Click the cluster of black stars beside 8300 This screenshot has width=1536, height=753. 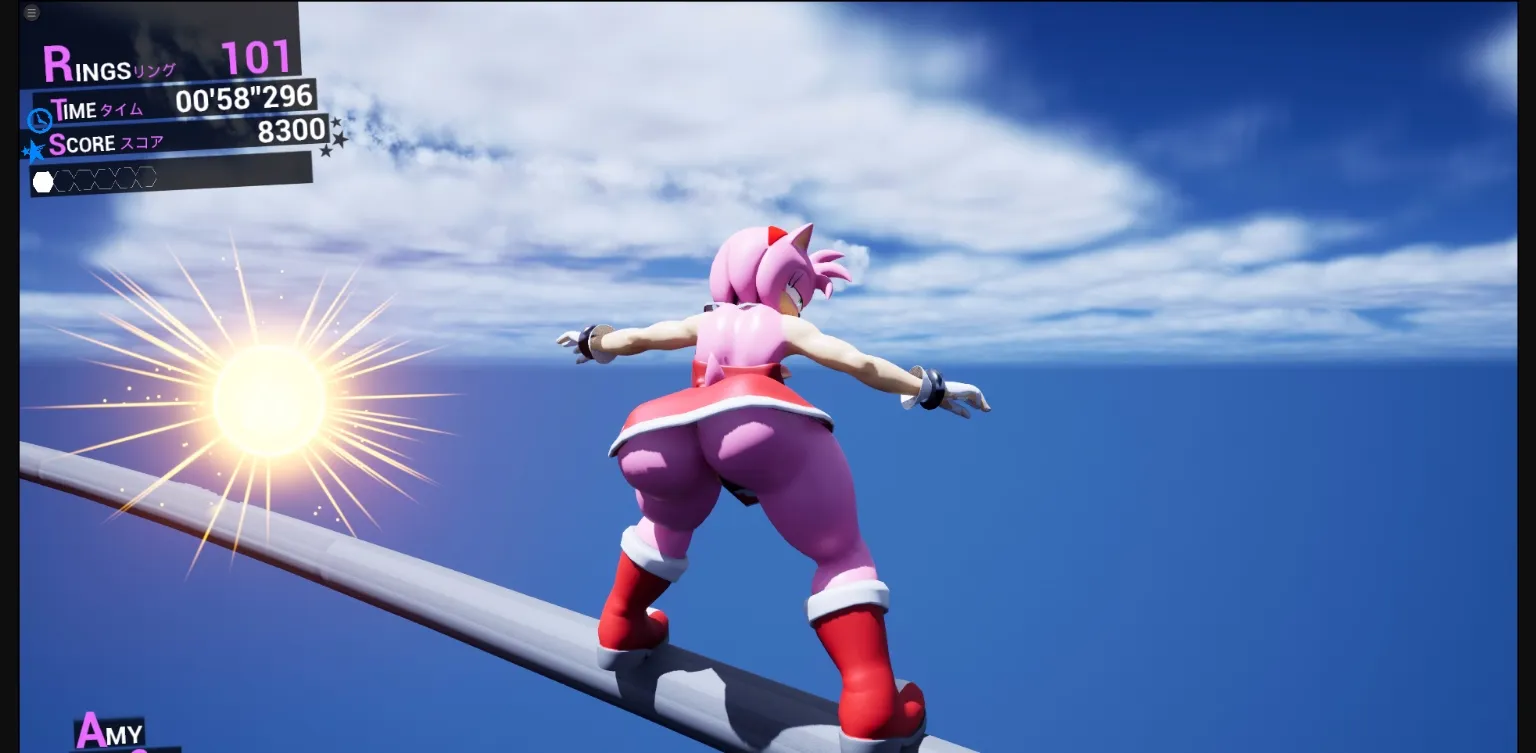coord(334,137)
